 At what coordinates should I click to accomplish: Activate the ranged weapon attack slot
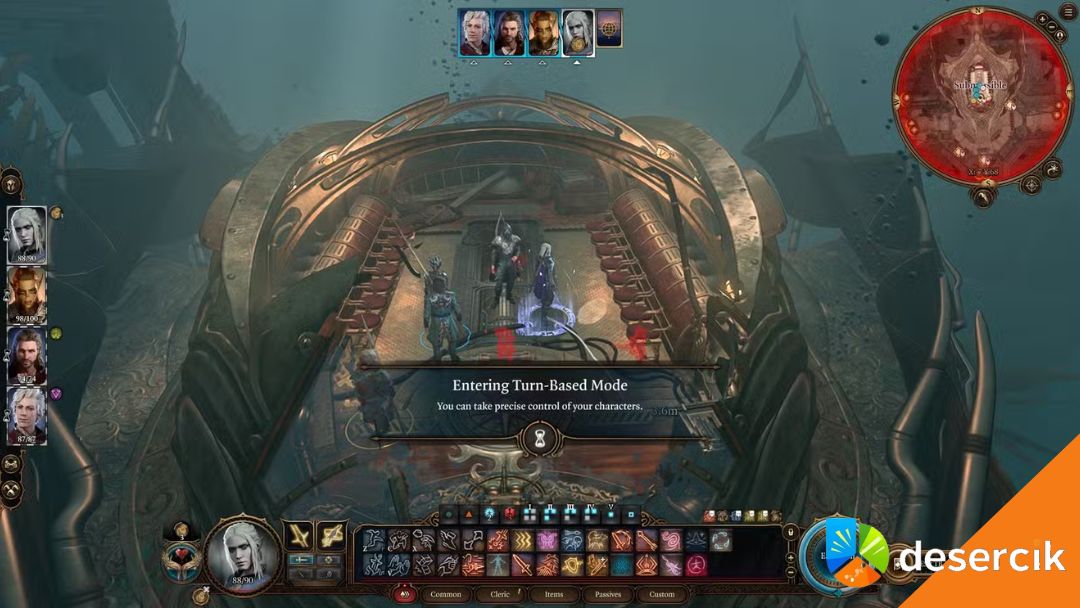[331, 536]
